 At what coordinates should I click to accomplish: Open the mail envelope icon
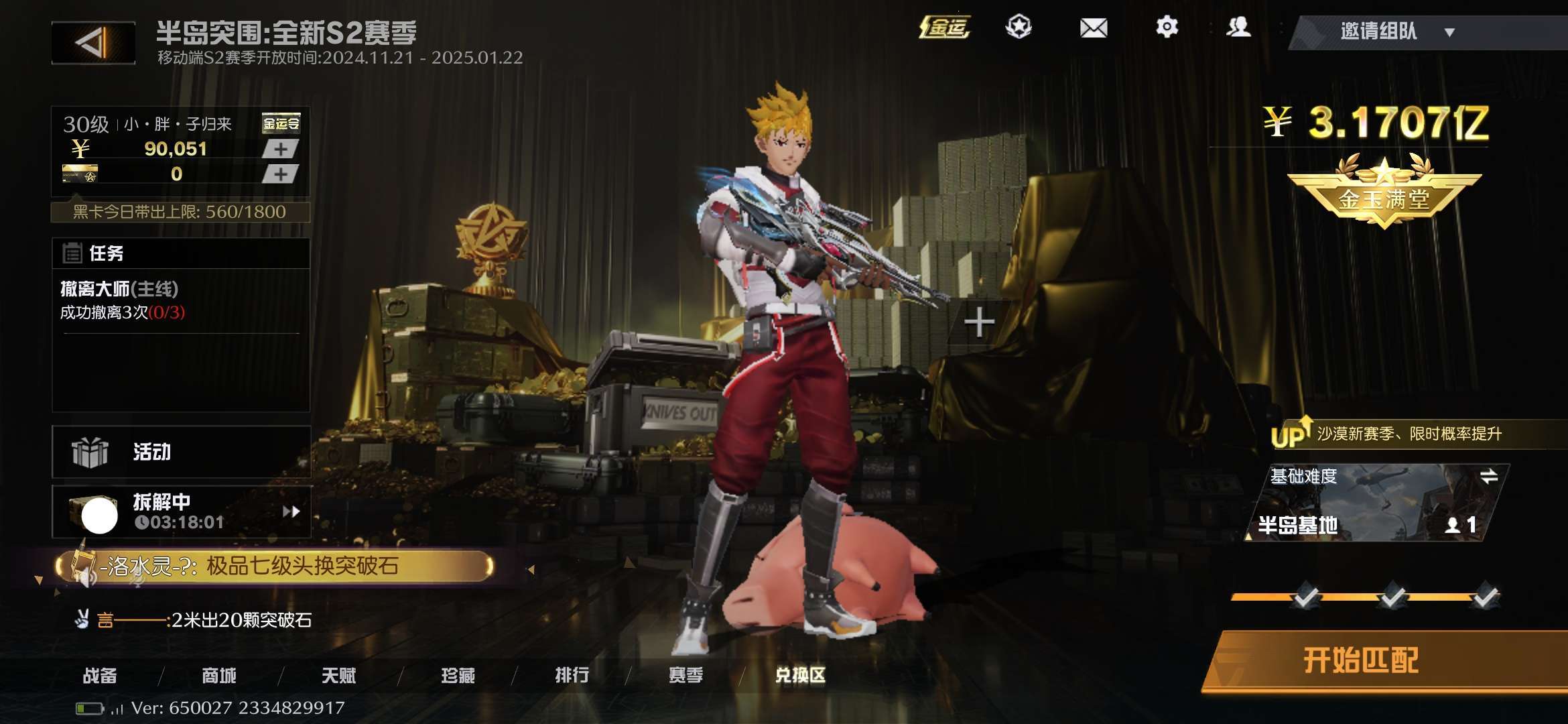(x=1093, y=28)
